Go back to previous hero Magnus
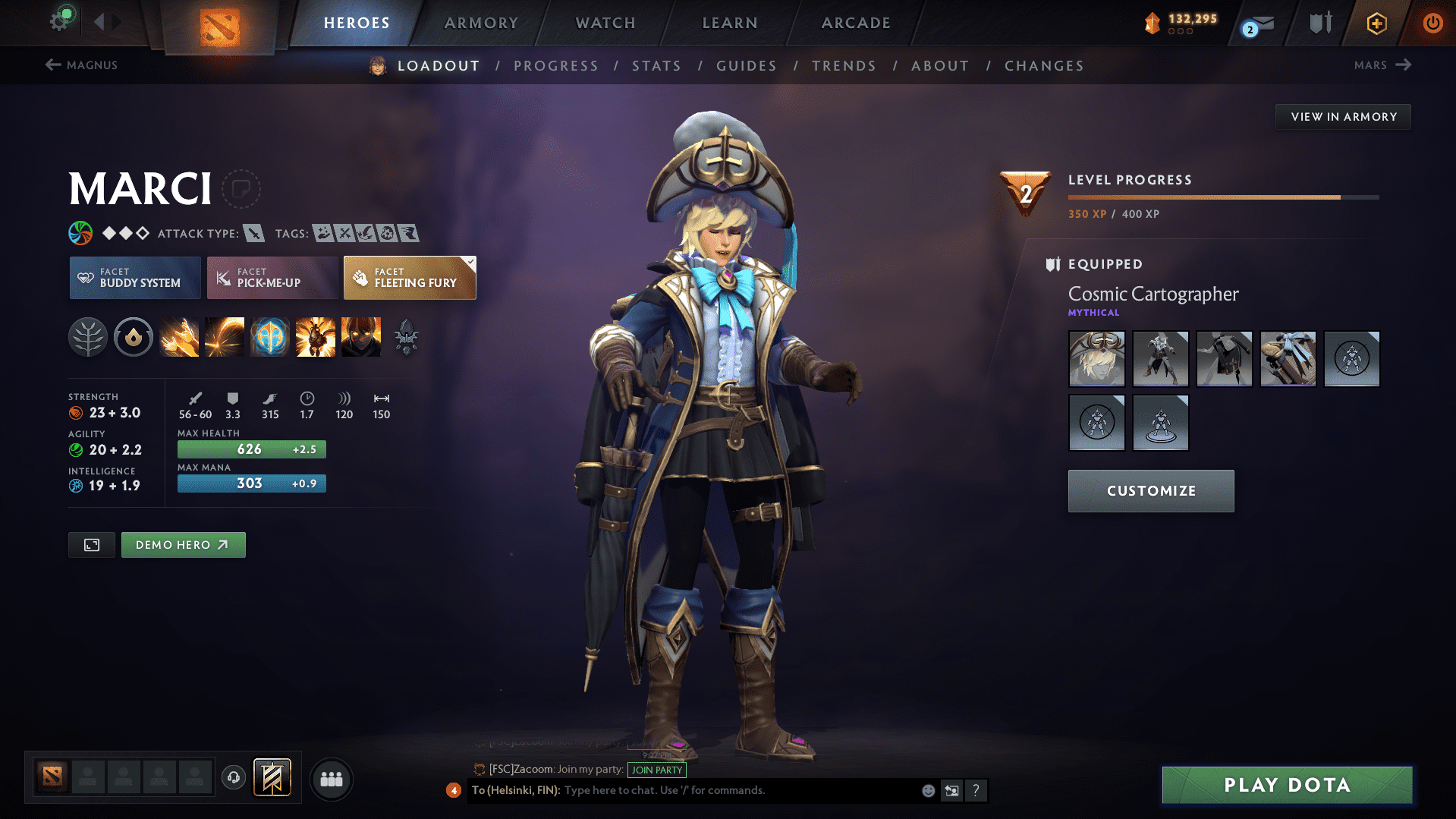 tap(82, 65)
